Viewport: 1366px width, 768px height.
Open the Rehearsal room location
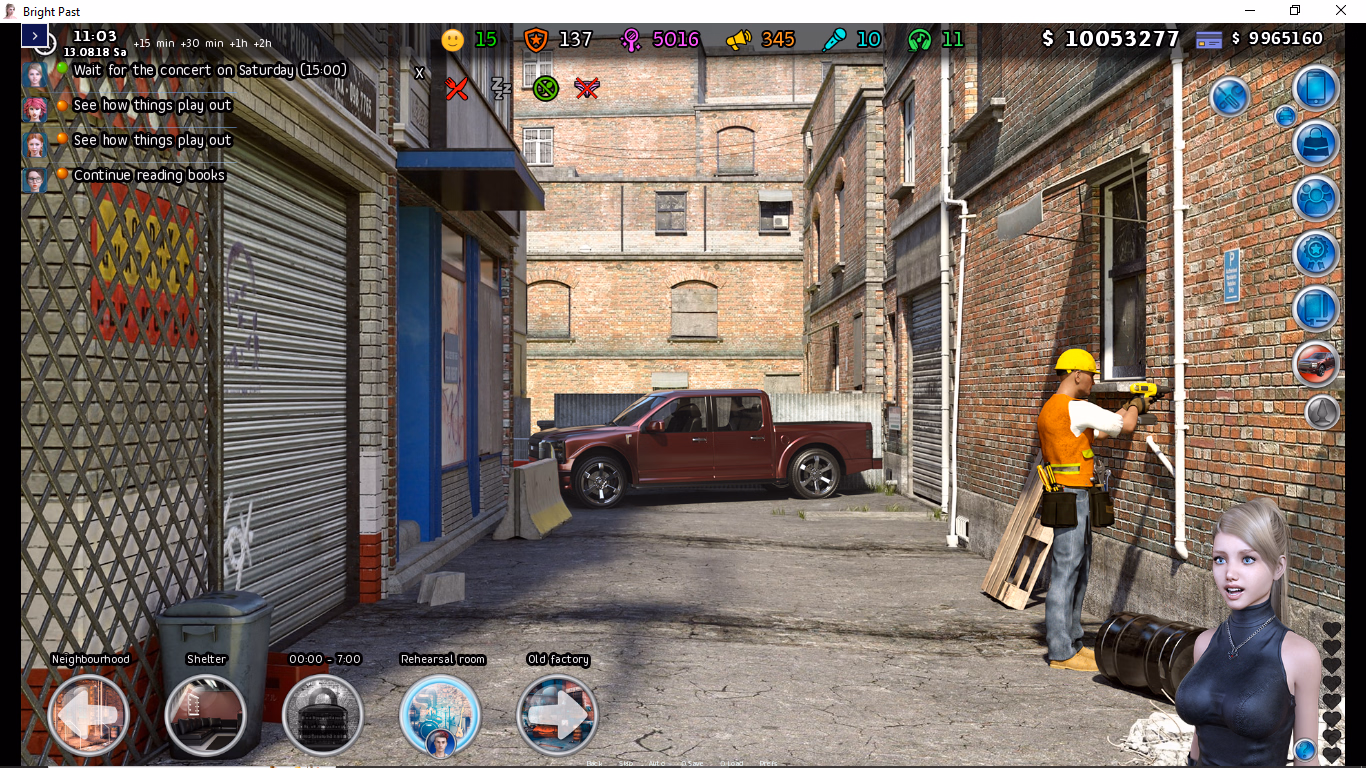coord(440,715)
